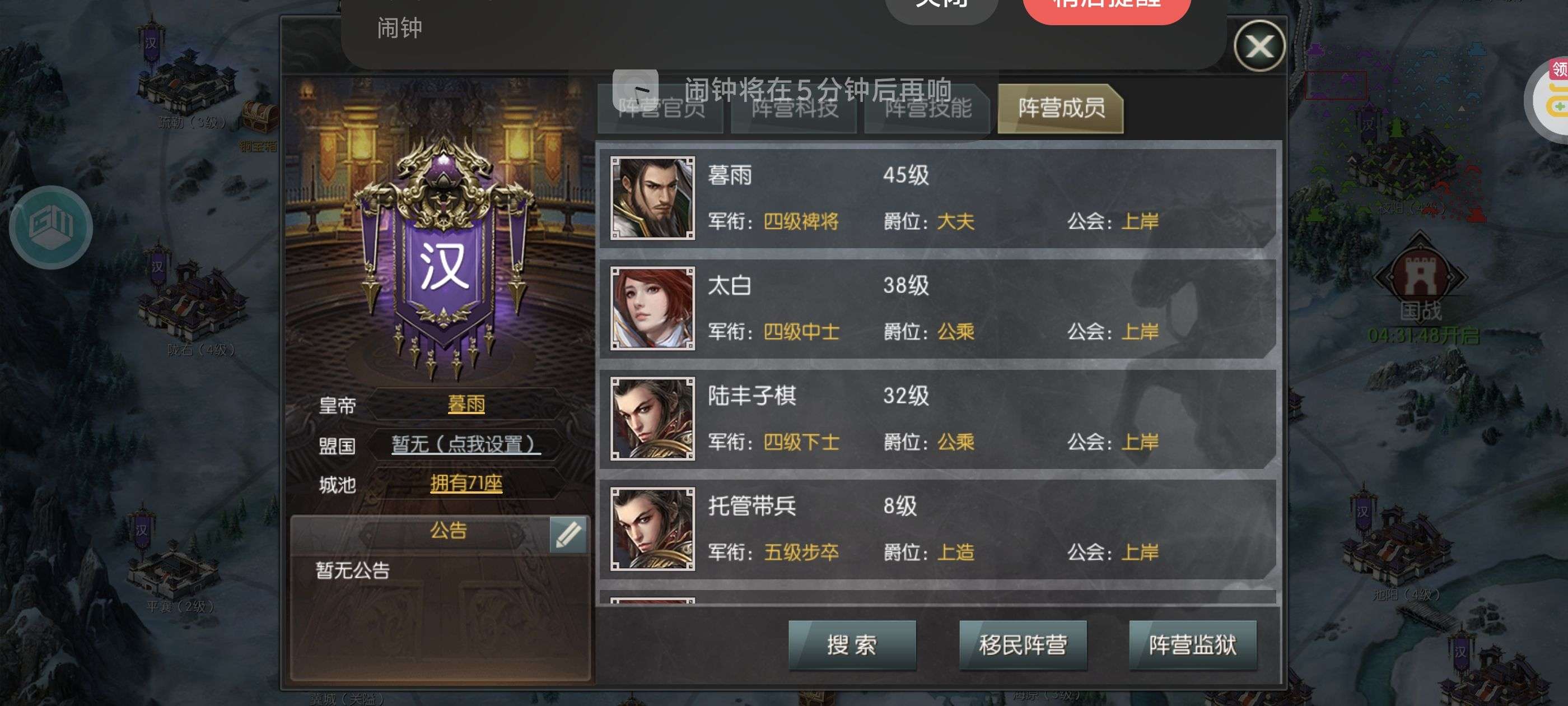Open 阵营监狱 faction prison

1192,646
